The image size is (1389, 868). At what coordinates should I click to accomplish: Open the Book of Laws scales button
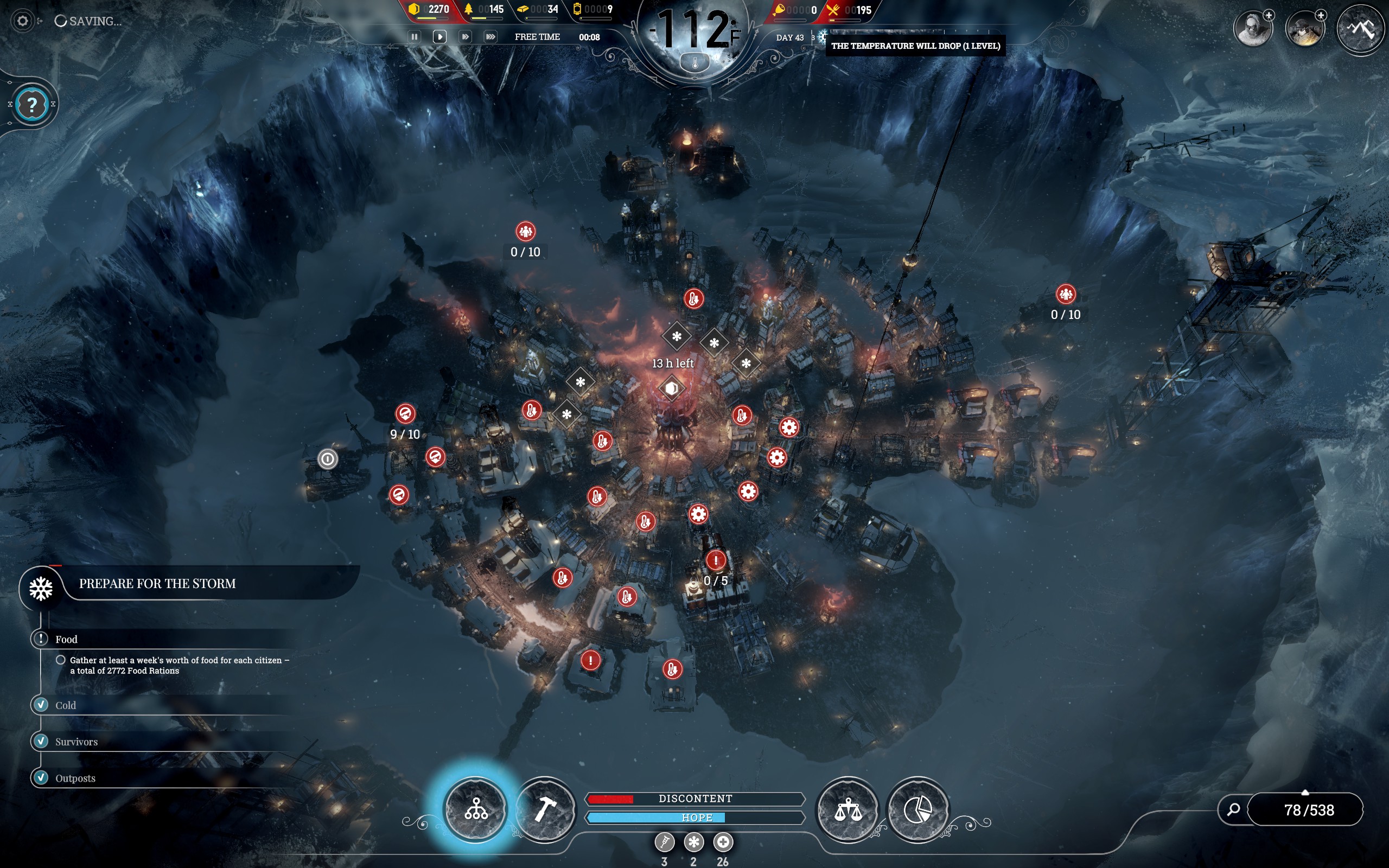[x=848, y=809]
